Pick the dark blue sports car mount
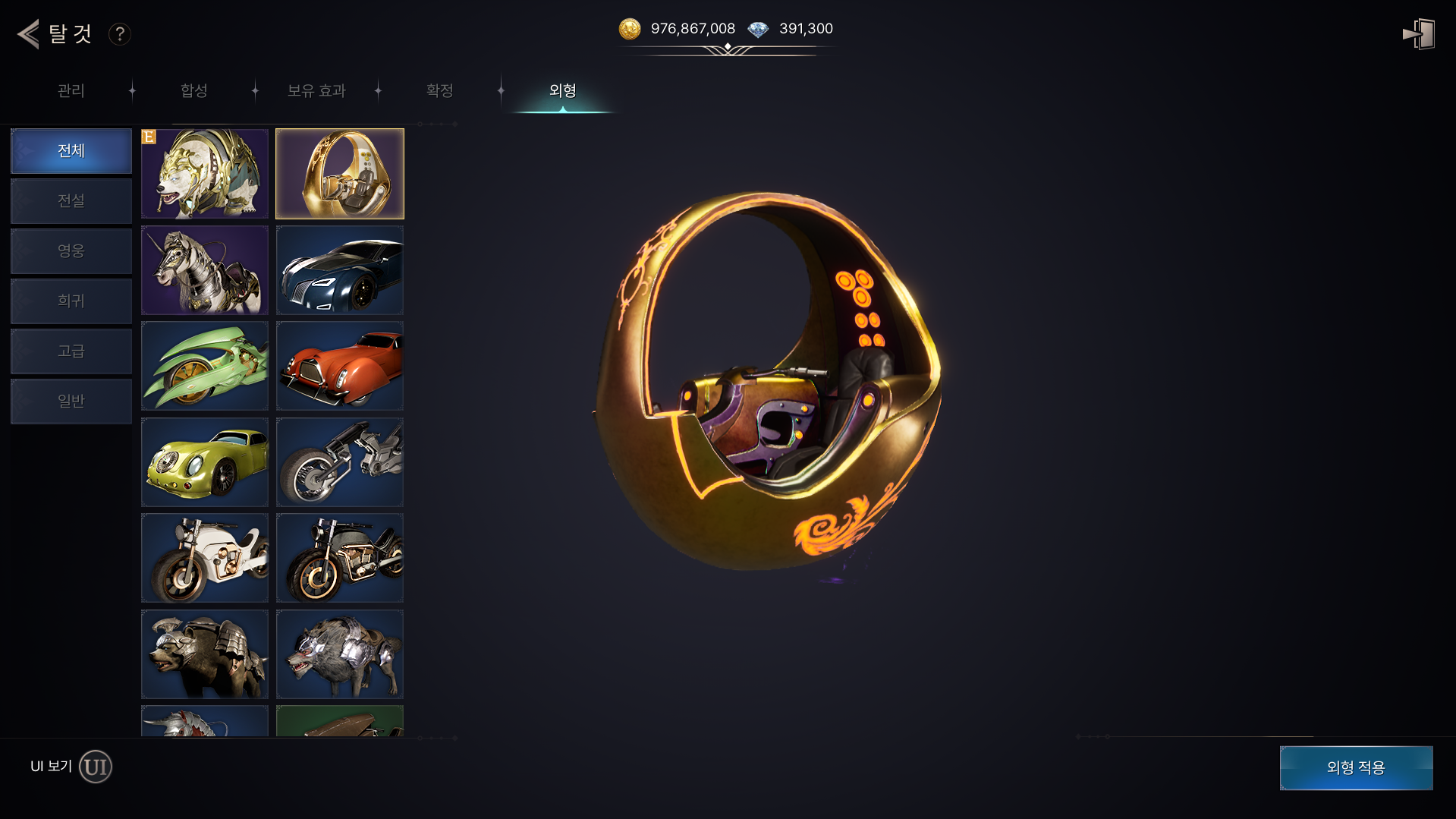Image resolution: width=1456 pixels, height=819 pixels. tap(340, 270)
